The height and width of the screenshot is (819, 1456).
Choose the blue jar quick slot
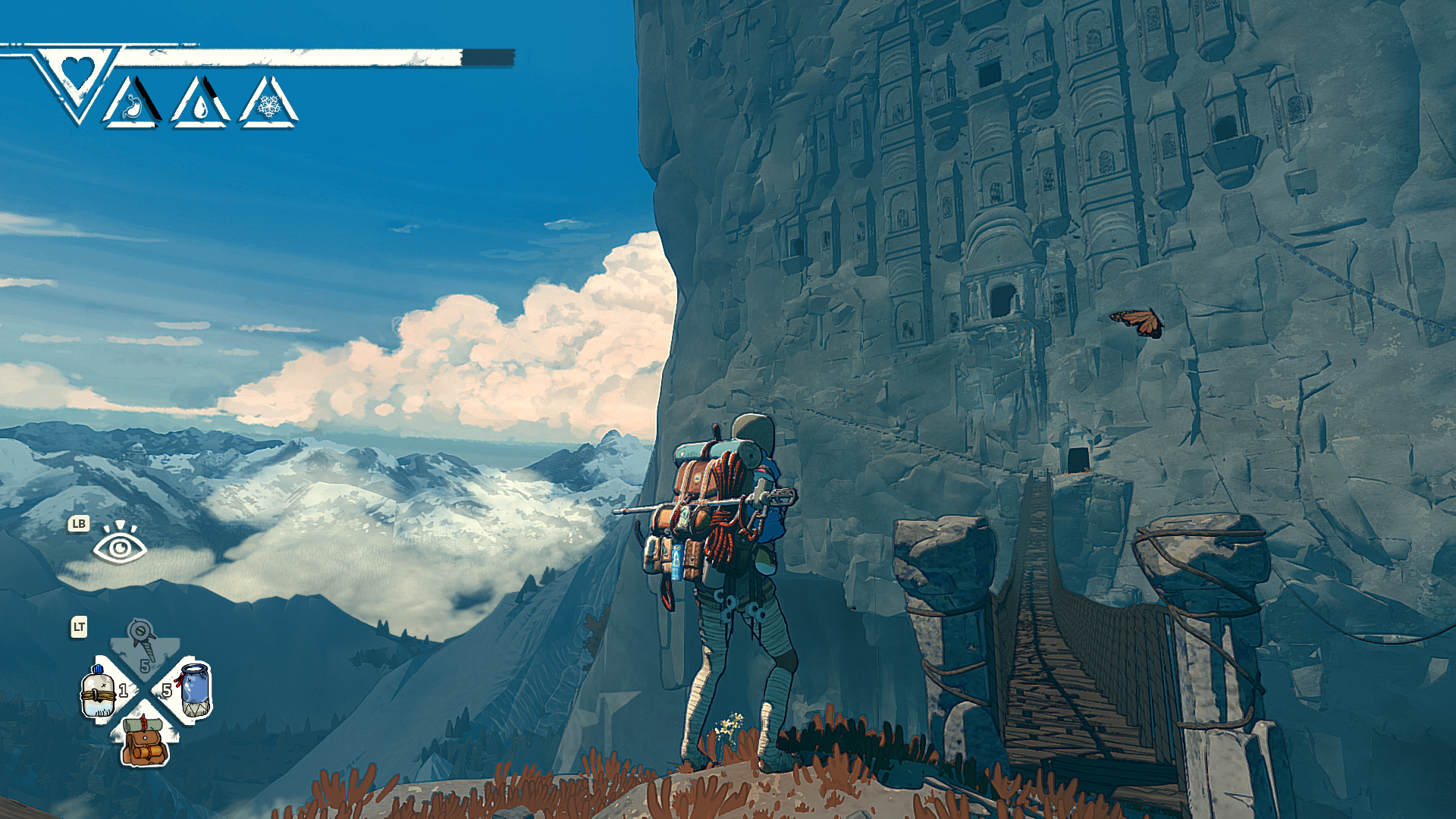pos(195,689)
